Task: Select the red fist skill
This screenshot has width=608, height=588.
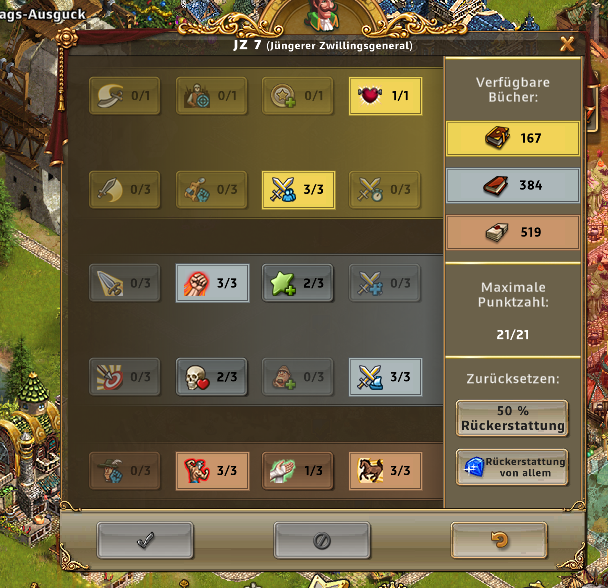Action: click(x=211, y=283)
